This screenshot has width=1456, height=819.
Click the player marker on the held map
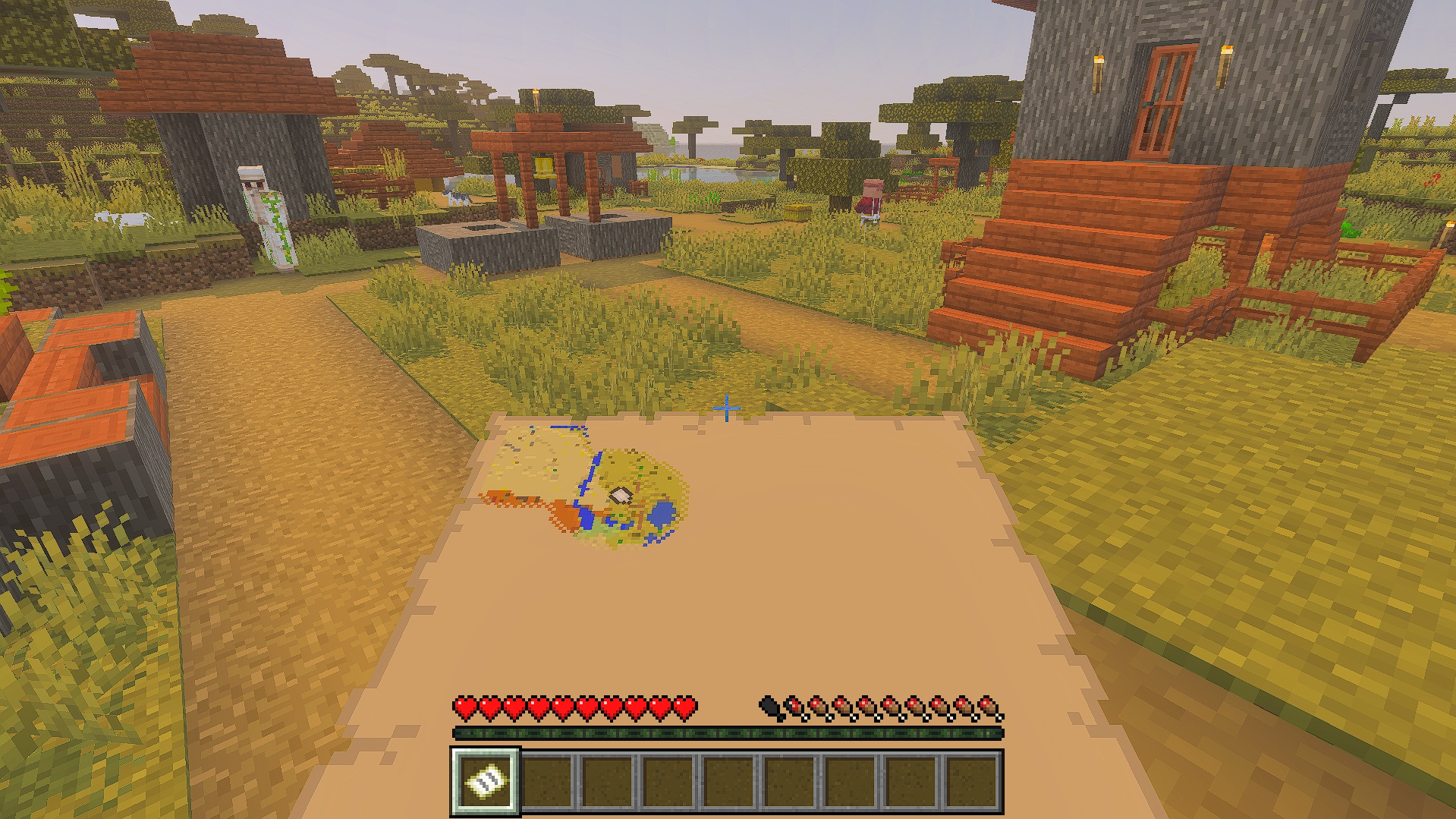point(621,496)
